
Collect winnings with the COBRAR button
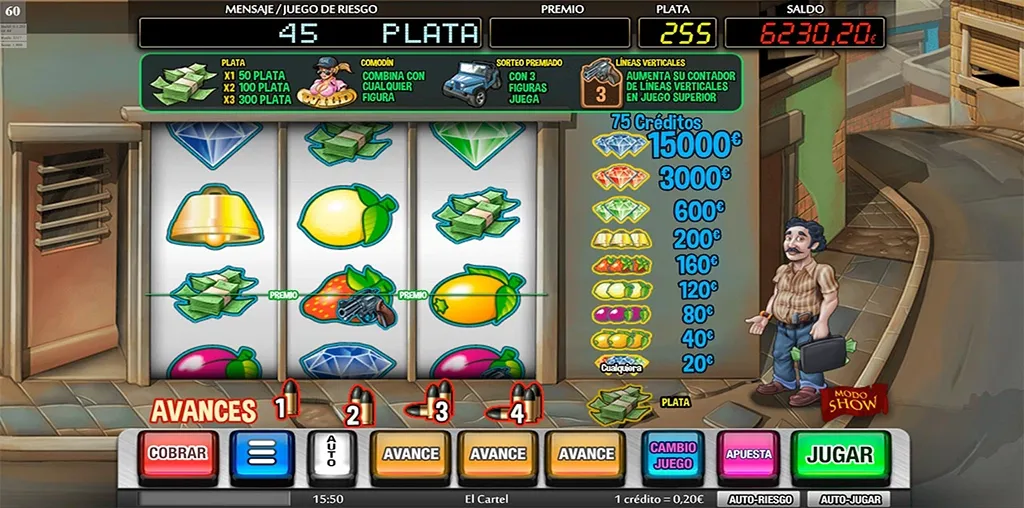(177, 455)
